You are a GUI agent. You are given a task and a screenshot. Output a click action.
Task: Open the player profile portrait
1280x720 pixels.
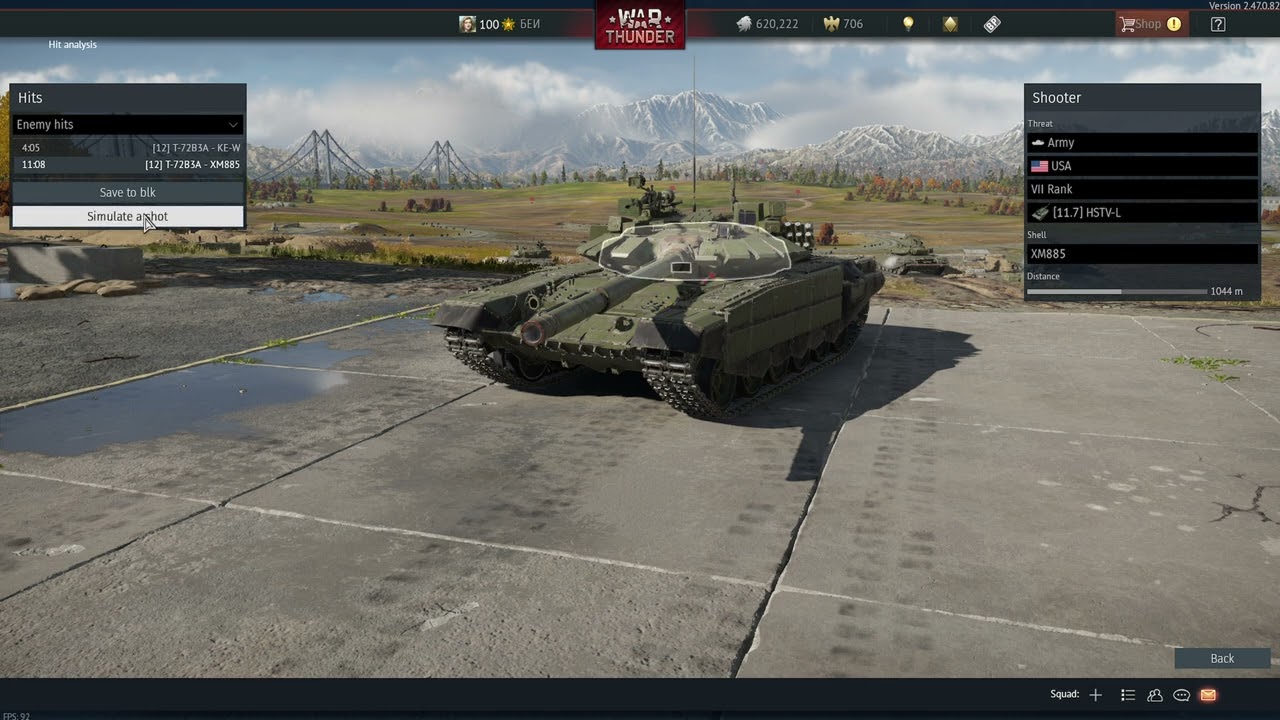[x=467, y=24]
